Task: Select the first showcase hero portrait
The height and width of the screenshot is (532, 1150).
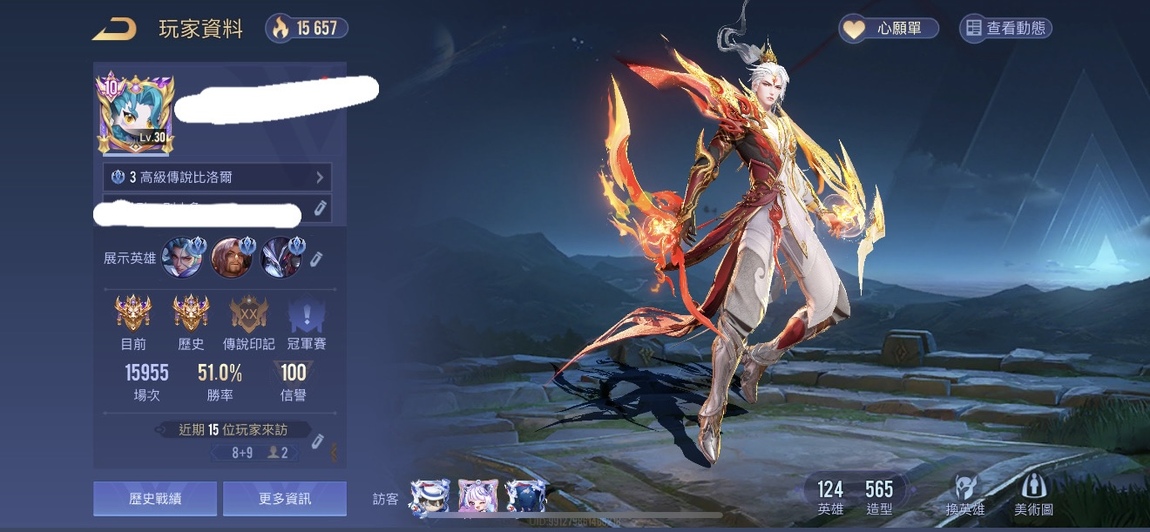Action: pos(181,258)
